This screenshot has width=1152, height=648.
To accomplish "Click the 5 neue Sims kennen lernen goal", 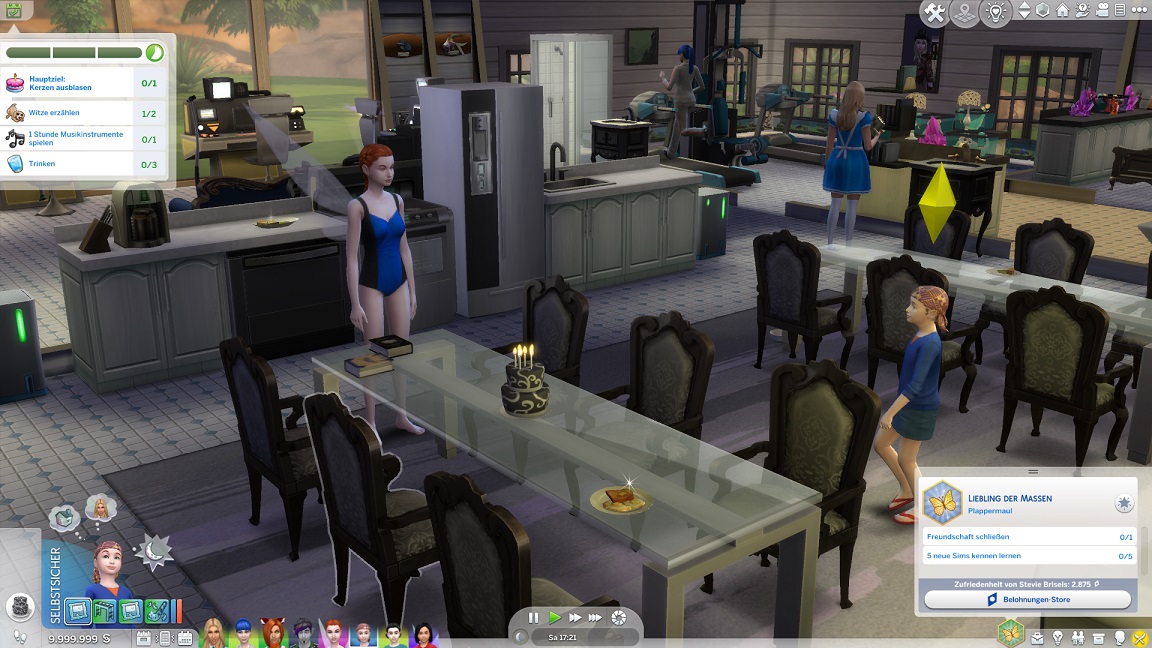I will coord(1027,556).
